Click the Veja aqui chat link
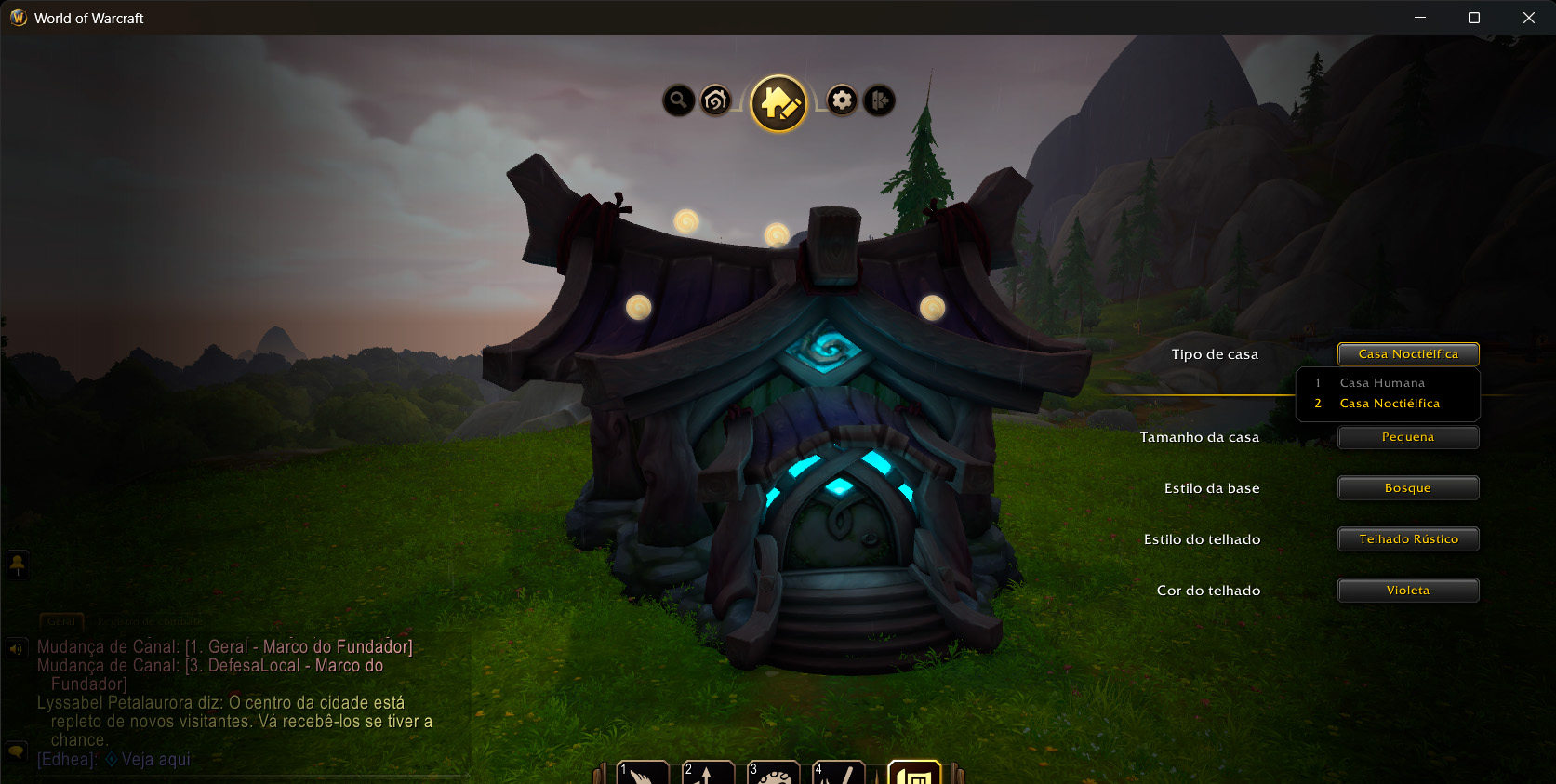Viewport: 1556px width, 784px height. coord(155,760)
